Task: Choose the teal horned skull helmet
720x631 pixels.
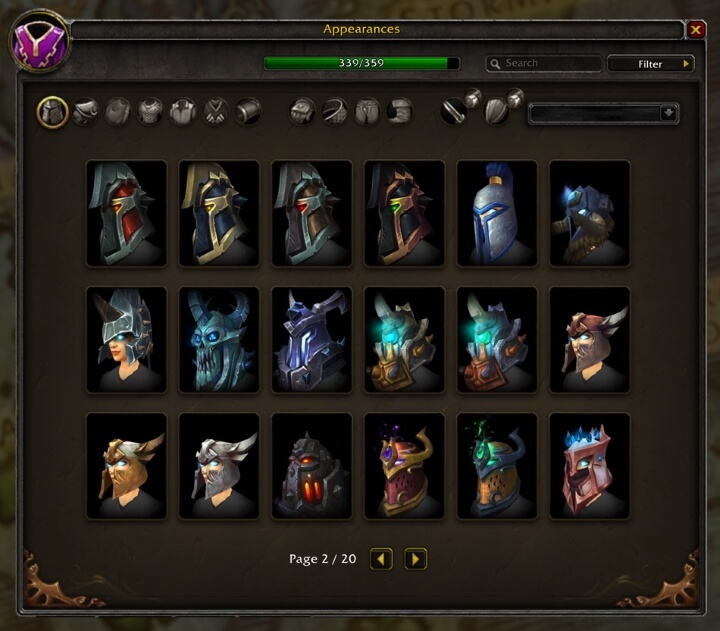Action: 219,340
